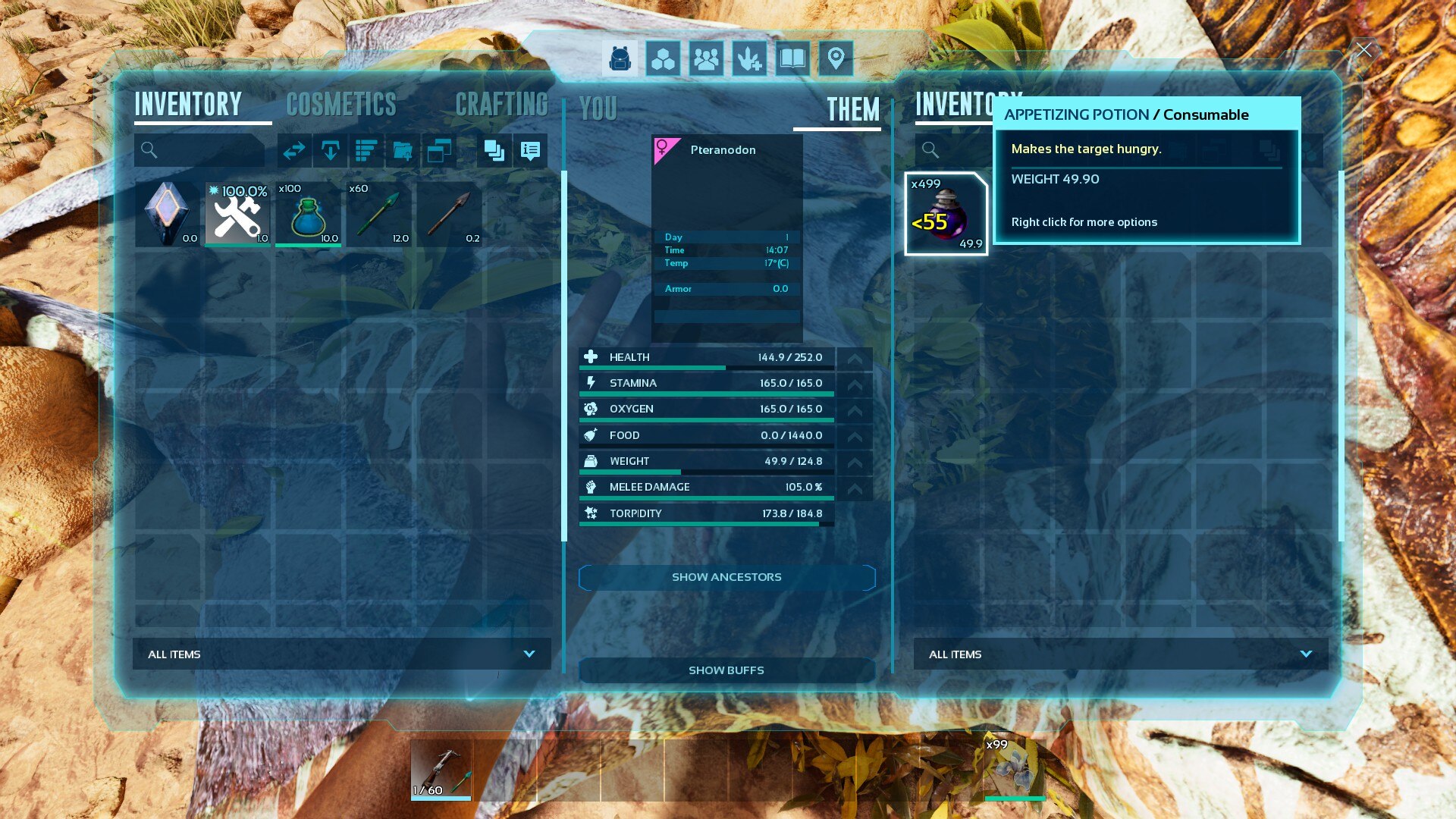The width and height of the screenshot is (1456, 819).
Task: Switch to the Cosmetics tab
Action: (x=341, y=105)
